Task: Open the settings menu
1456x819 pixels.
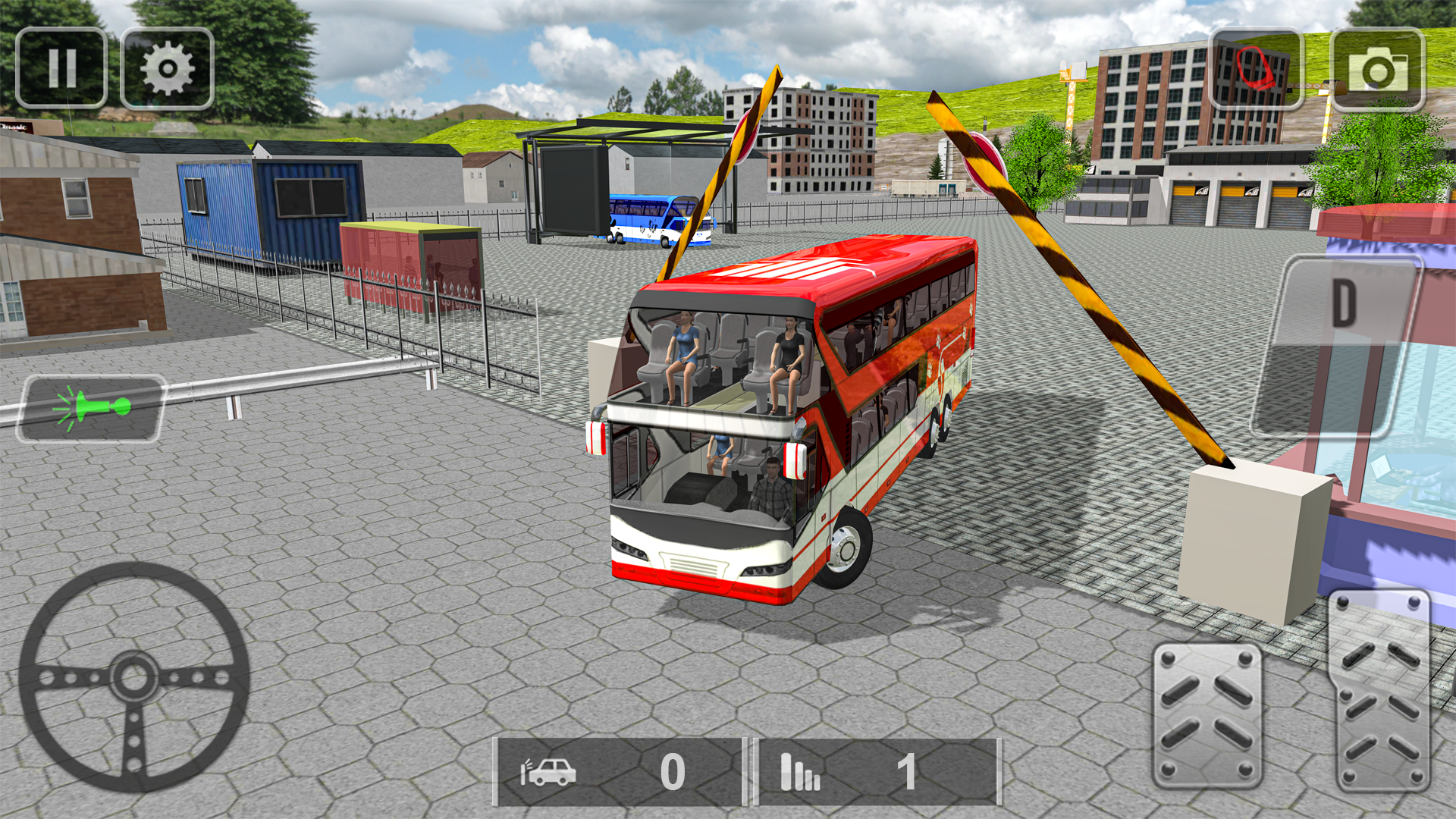Action: [165, 67]
